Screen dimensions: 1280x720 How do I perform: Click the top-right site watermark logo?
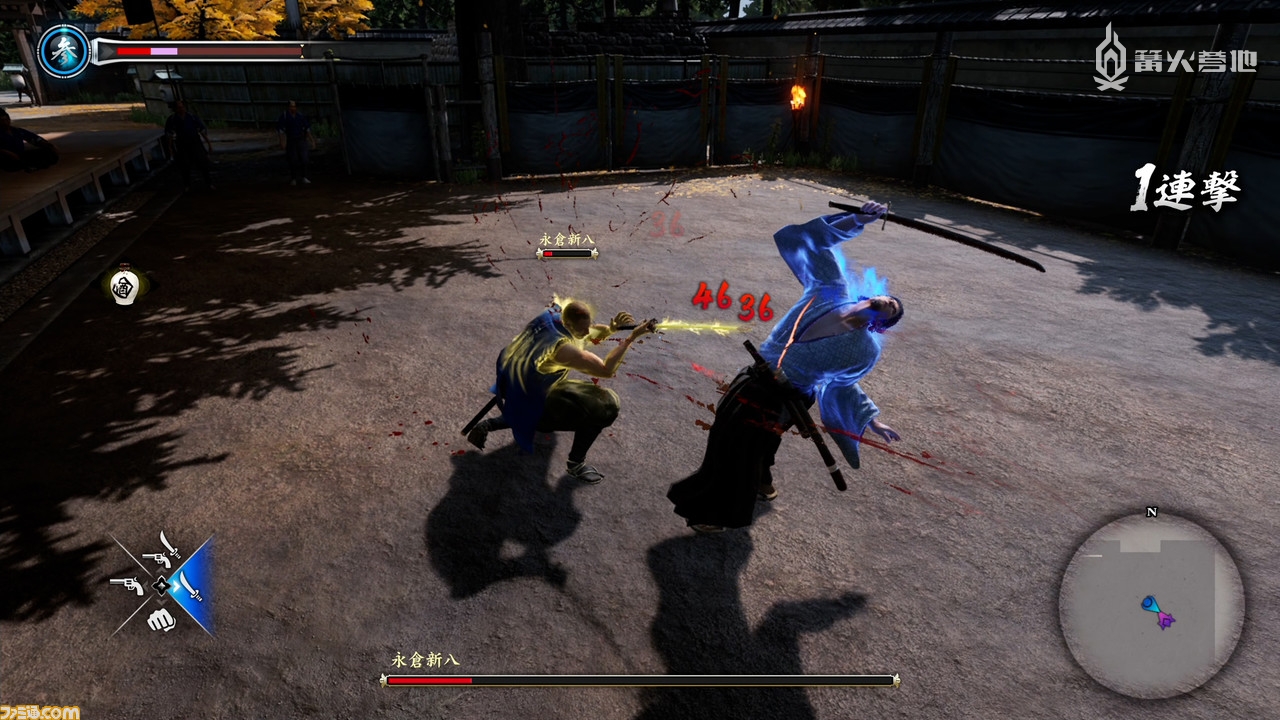[1174, 59]
